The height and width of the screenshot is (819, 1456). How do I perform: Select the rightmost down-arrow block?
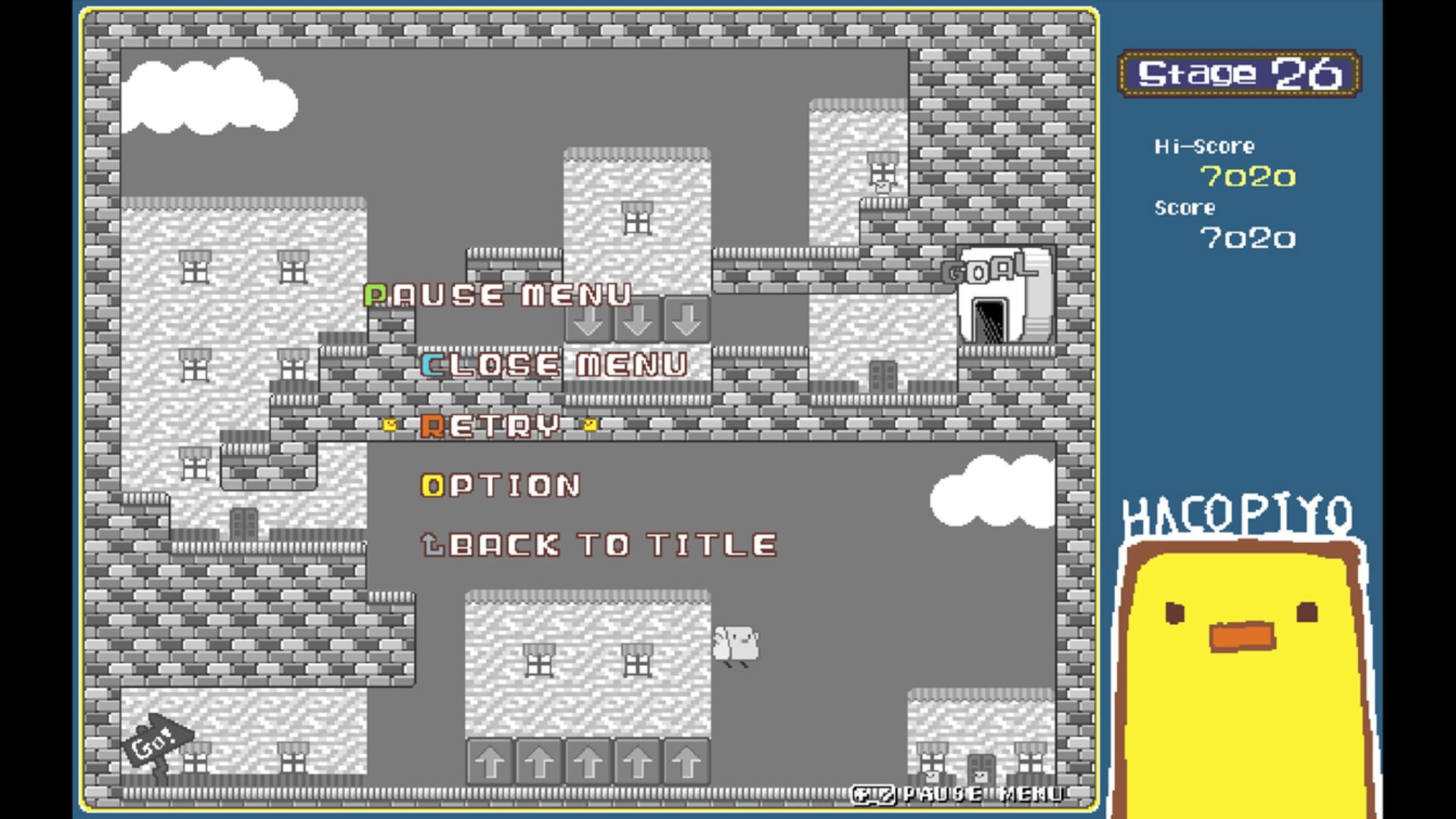(686, 322)
